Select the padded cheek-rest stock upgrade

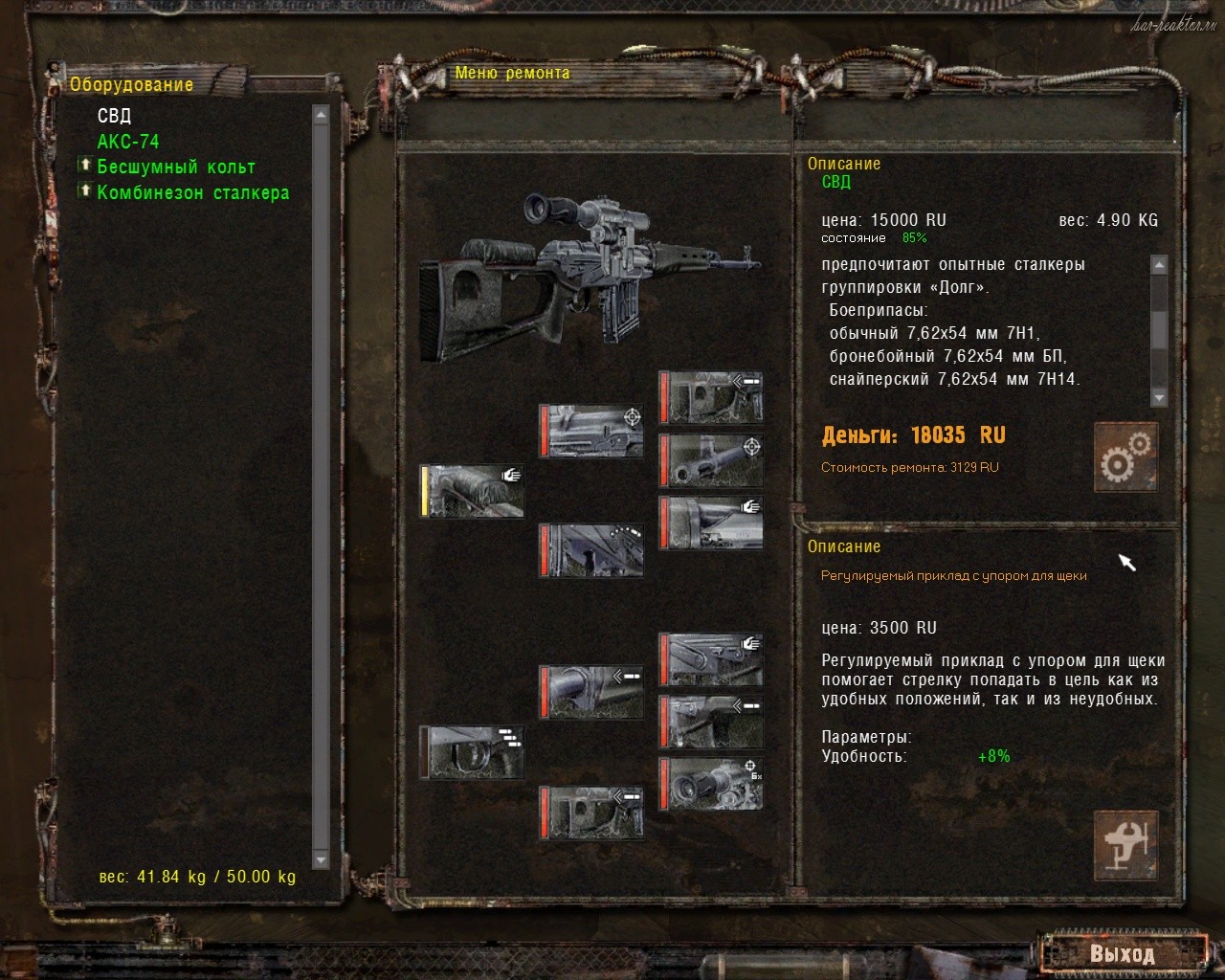pos(473,491)
